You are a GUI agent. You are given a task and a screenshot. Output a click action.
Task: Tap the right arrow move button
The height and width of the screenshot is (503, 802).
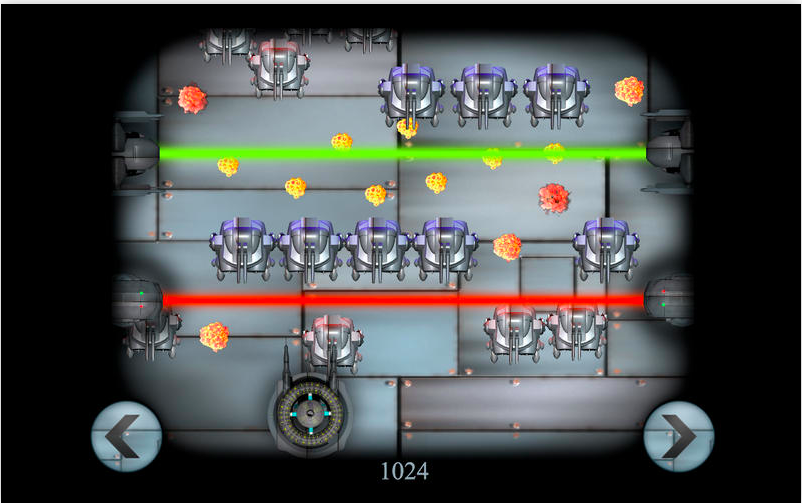(677, 436)
